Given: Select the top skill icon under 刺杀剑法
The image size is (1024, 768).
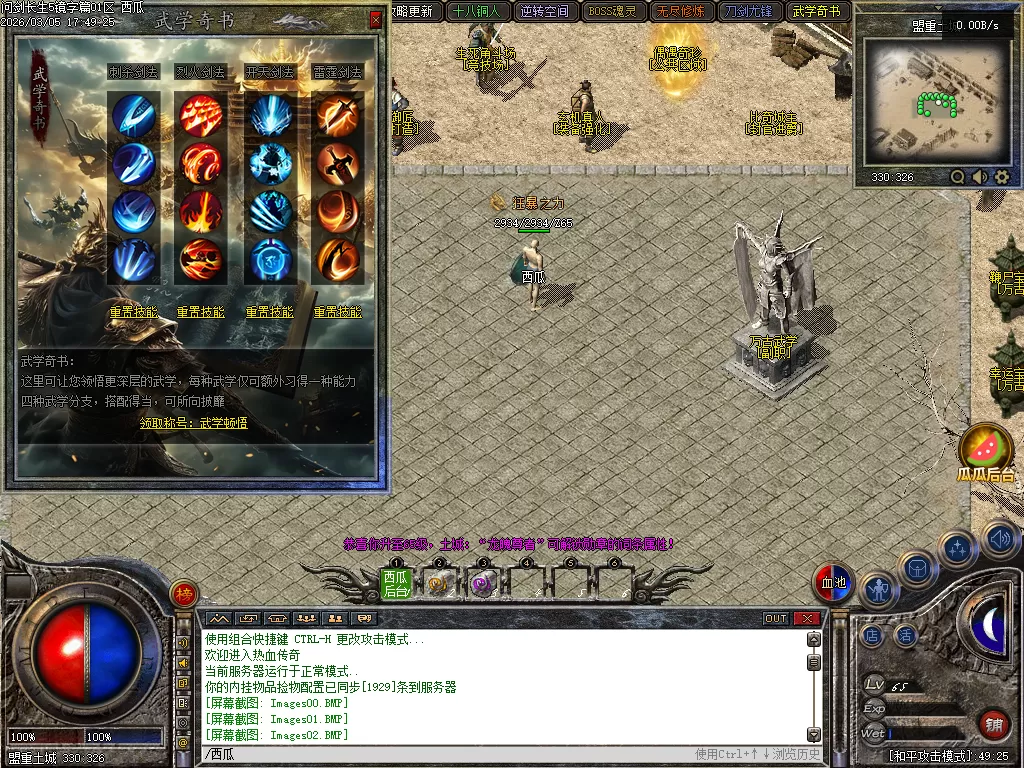Looking at the screenshot, I should (x=133, y=115).
